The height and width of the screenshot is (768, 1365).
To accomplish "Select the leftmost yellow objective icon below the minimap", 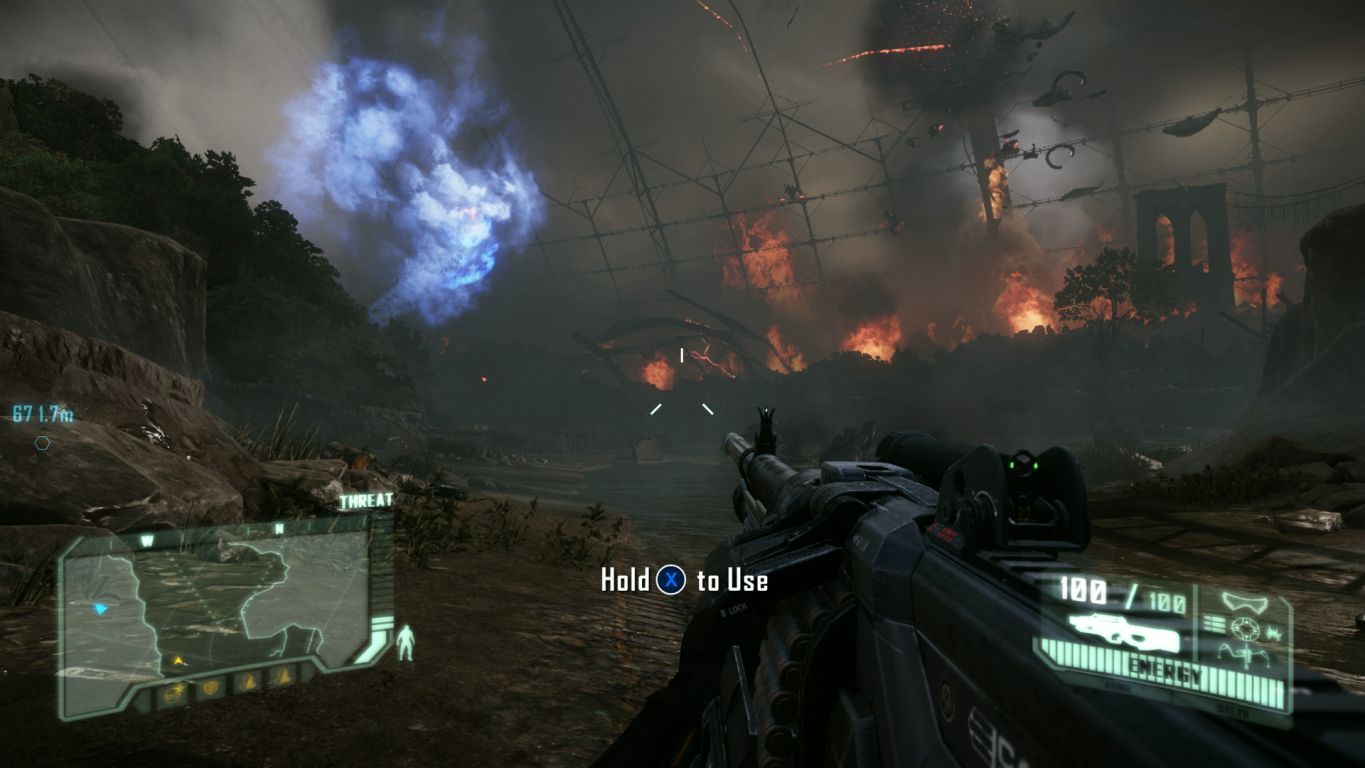I will tap(172, 694).
